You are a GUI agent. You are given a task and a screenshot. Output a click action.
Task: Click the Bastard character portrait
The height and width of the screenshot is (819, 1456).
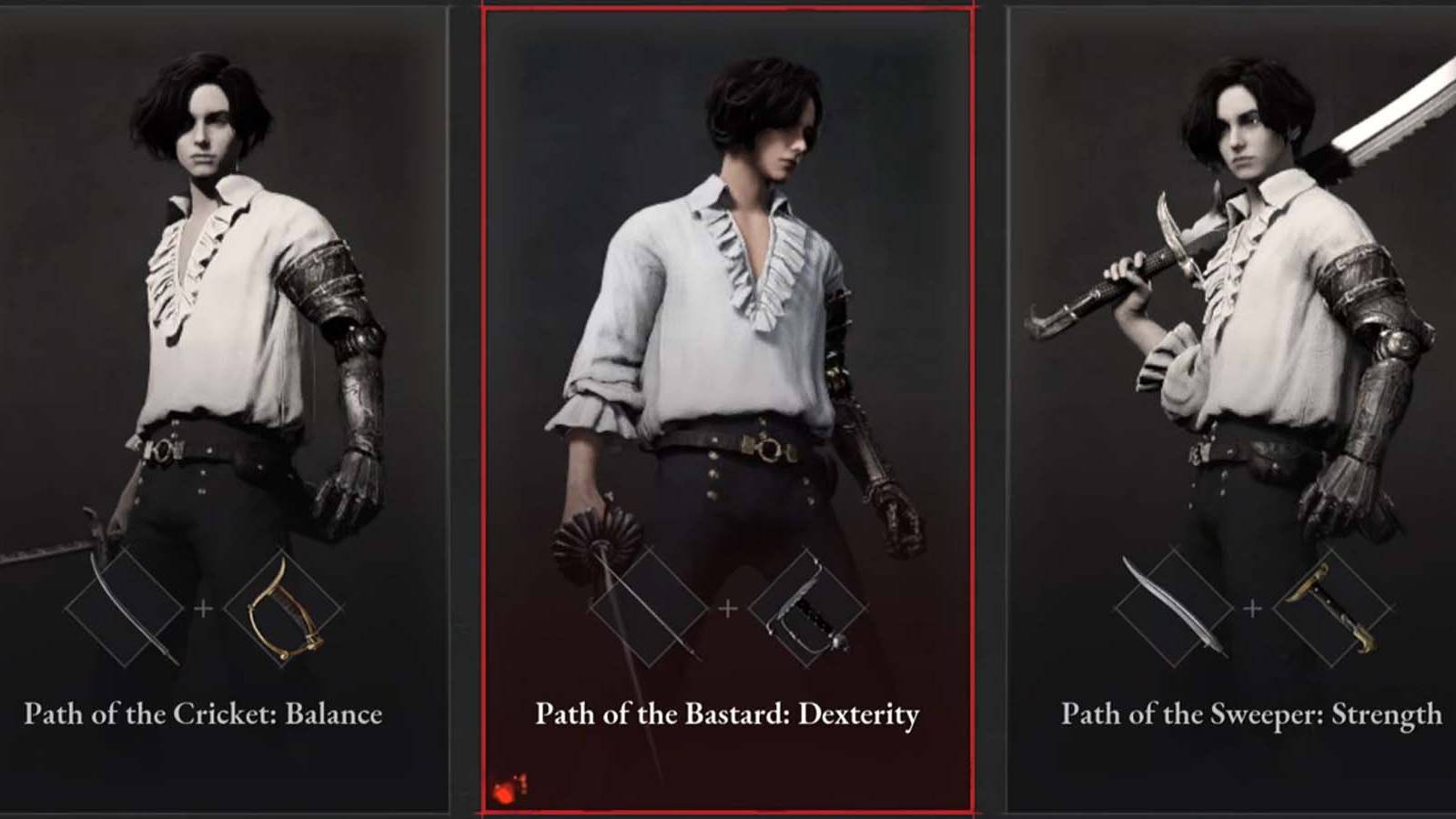pyautogui.click(x=728, y=273)
